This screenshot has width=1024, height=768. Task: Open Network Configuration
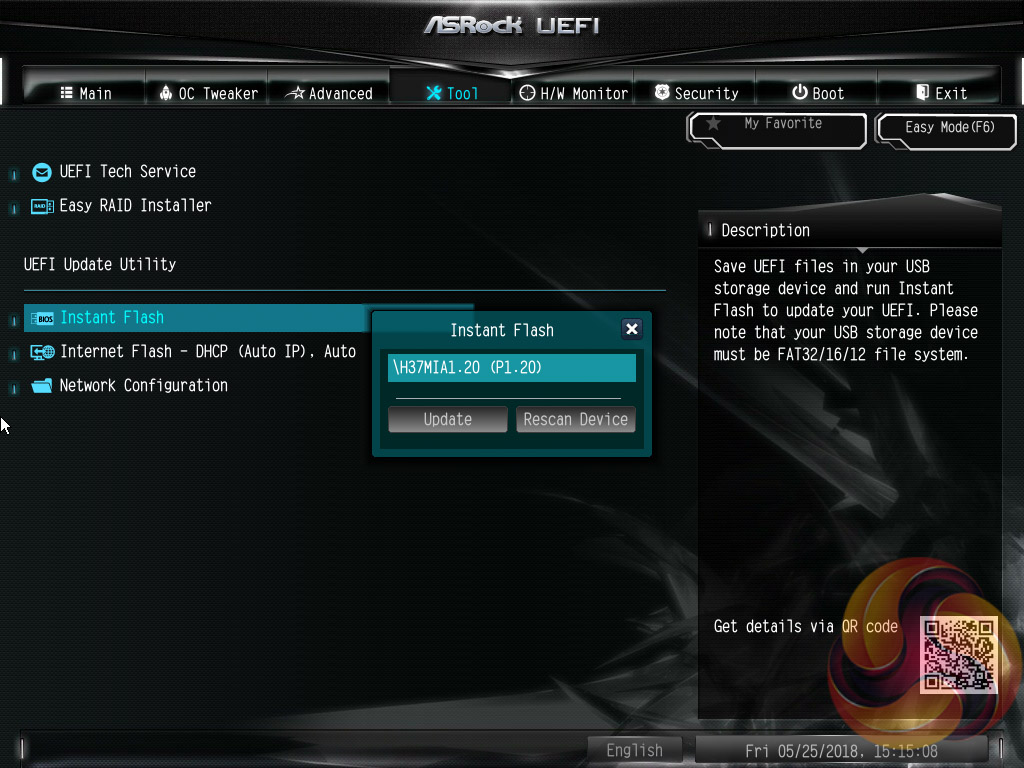143,385
